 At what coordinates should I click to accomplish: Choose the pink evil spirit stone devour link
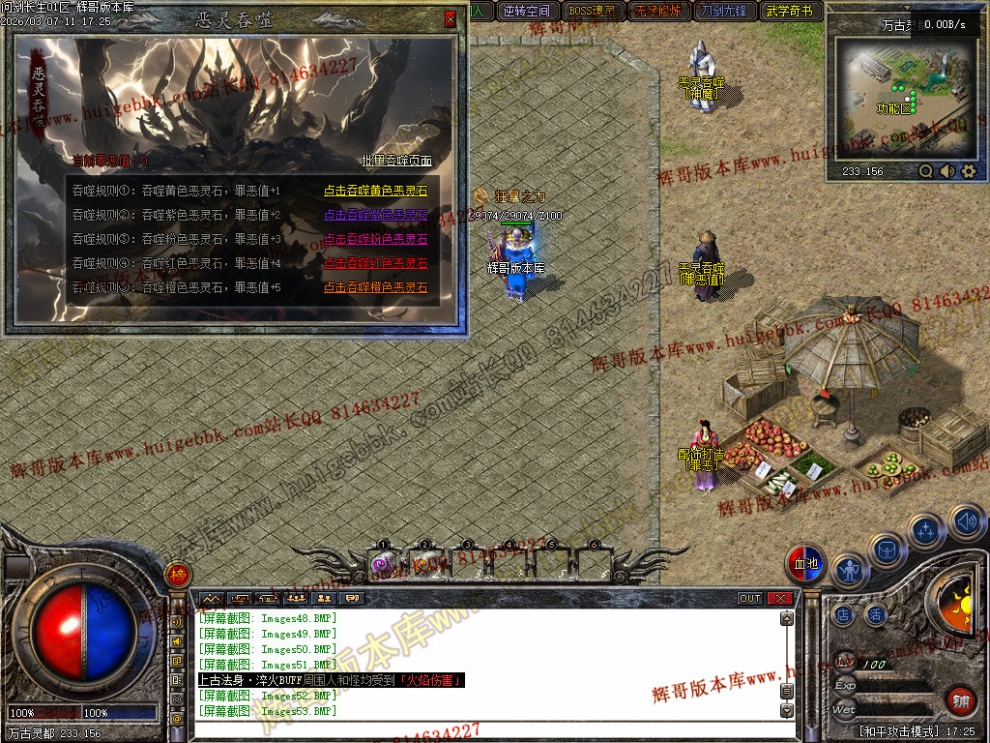374,239
